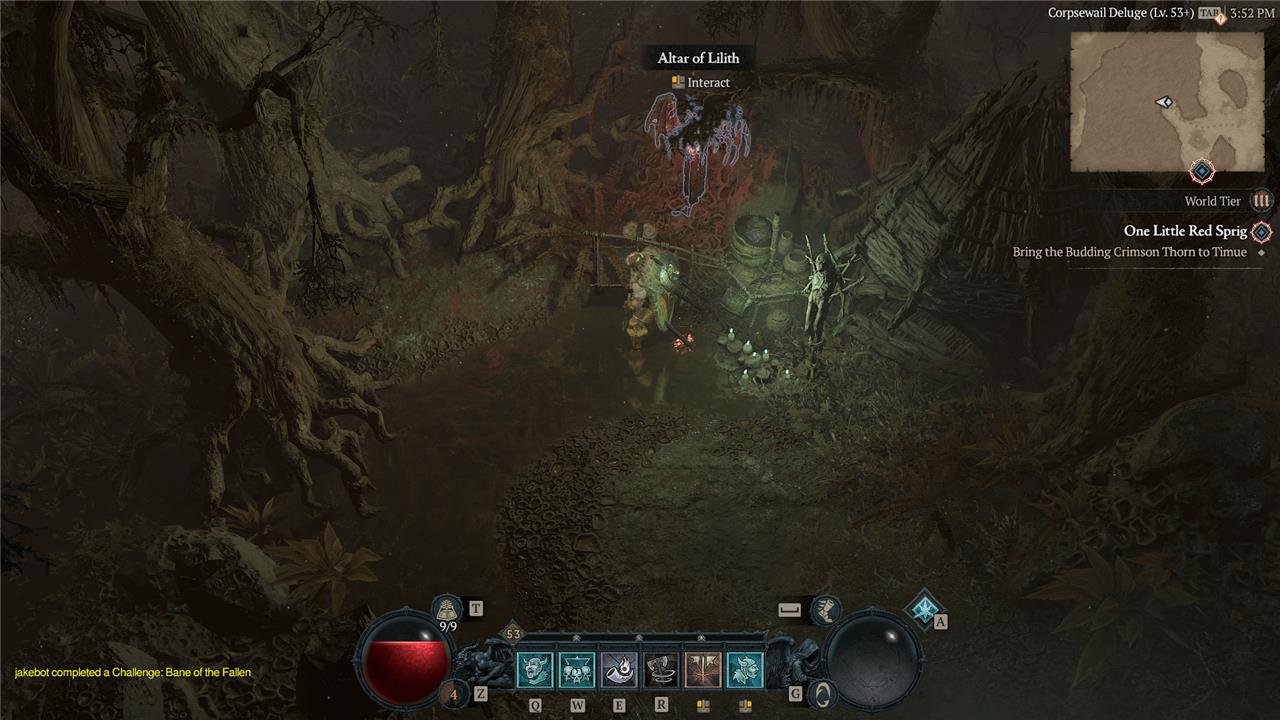
Task: Use the three skulls shout skill
Action: click(577, 670)
